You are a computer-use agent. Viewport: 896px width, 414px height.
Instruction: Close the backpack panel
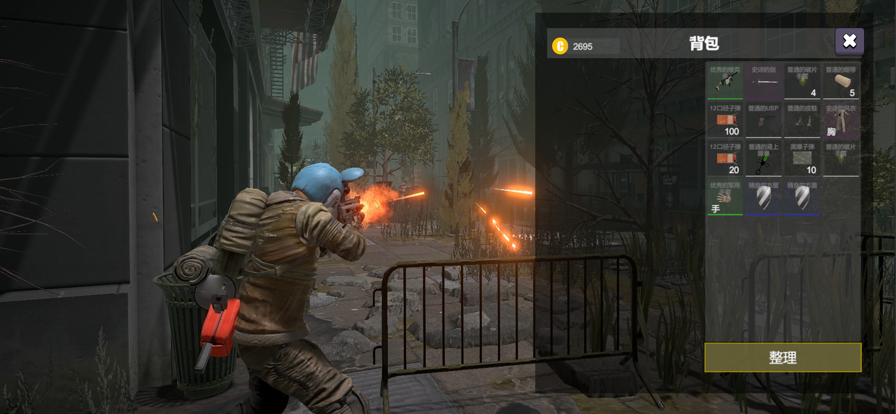(849, 41)
